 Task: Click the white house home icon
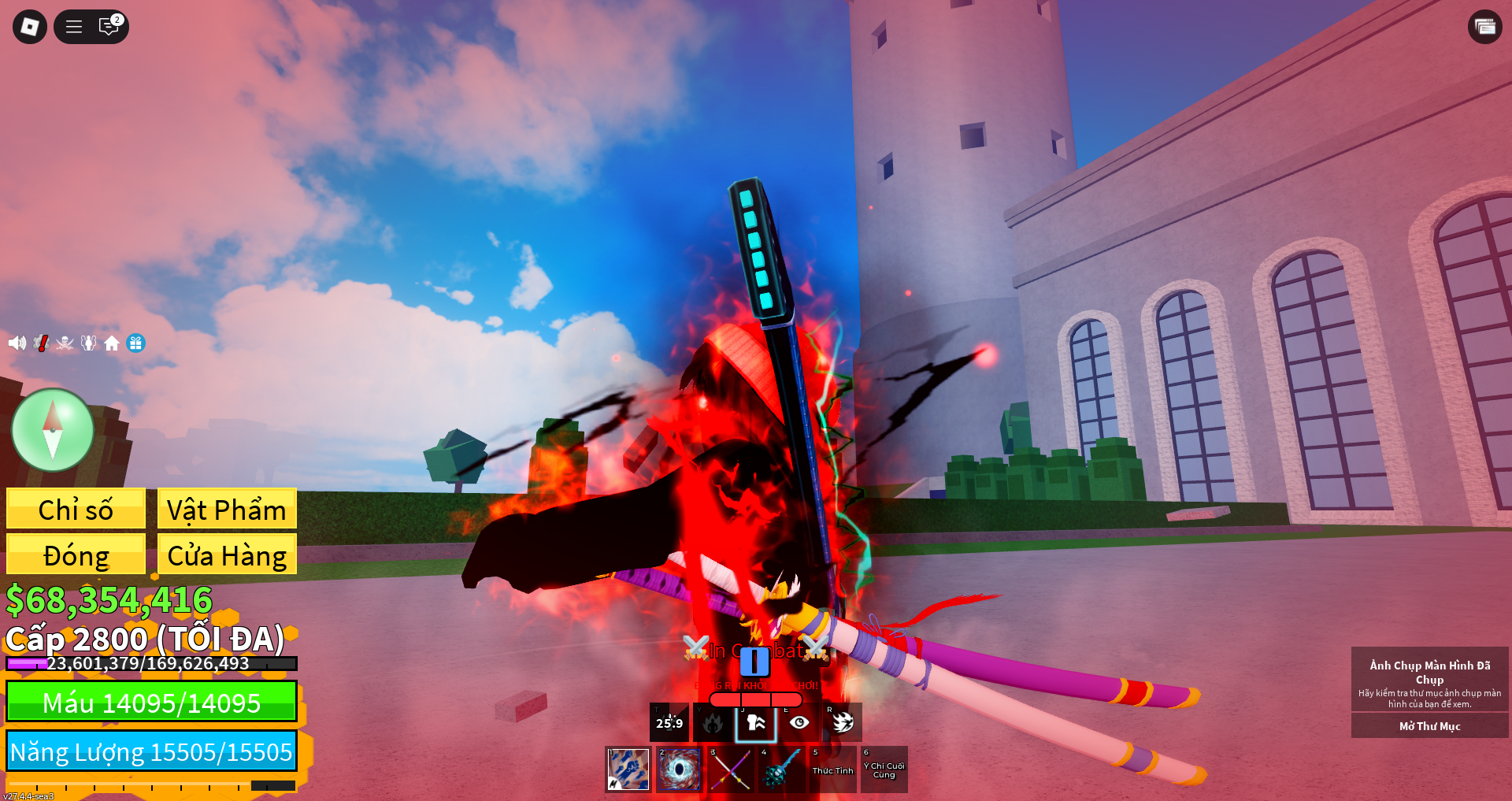pyautogui.click(x=112, y=343)
